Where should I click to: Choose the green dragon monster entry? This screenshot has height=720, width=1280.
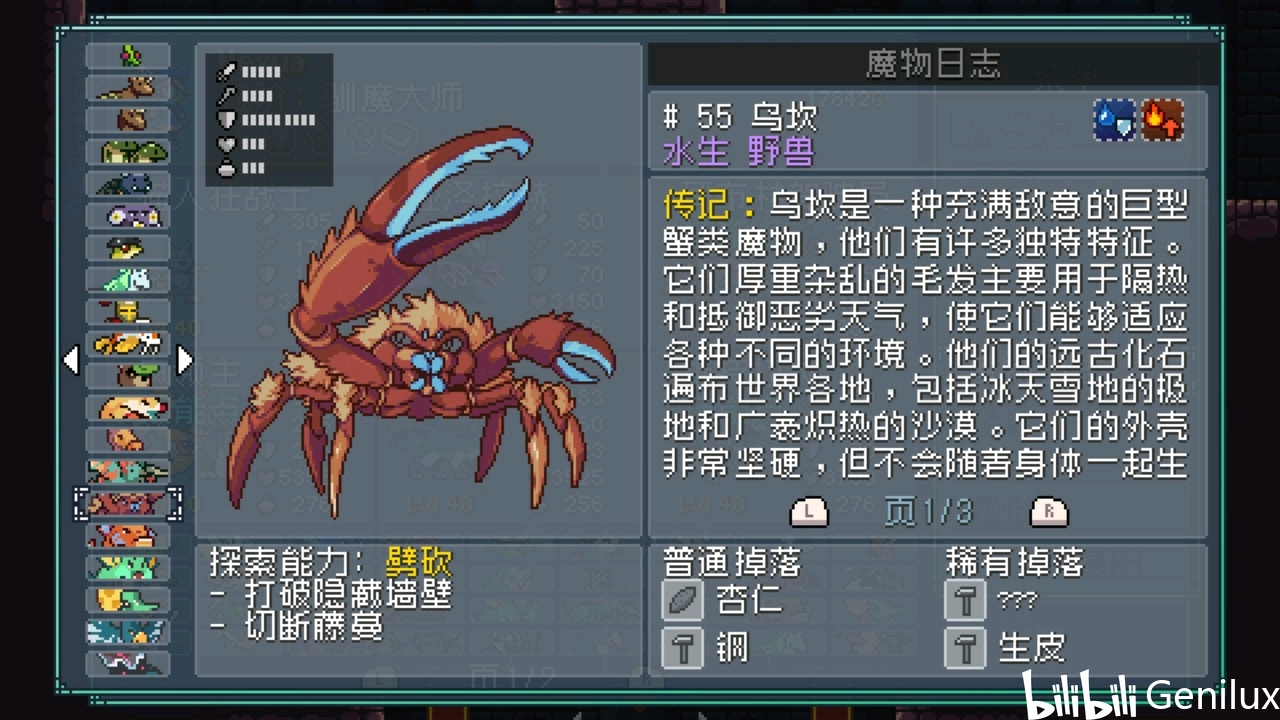[128, 568]
